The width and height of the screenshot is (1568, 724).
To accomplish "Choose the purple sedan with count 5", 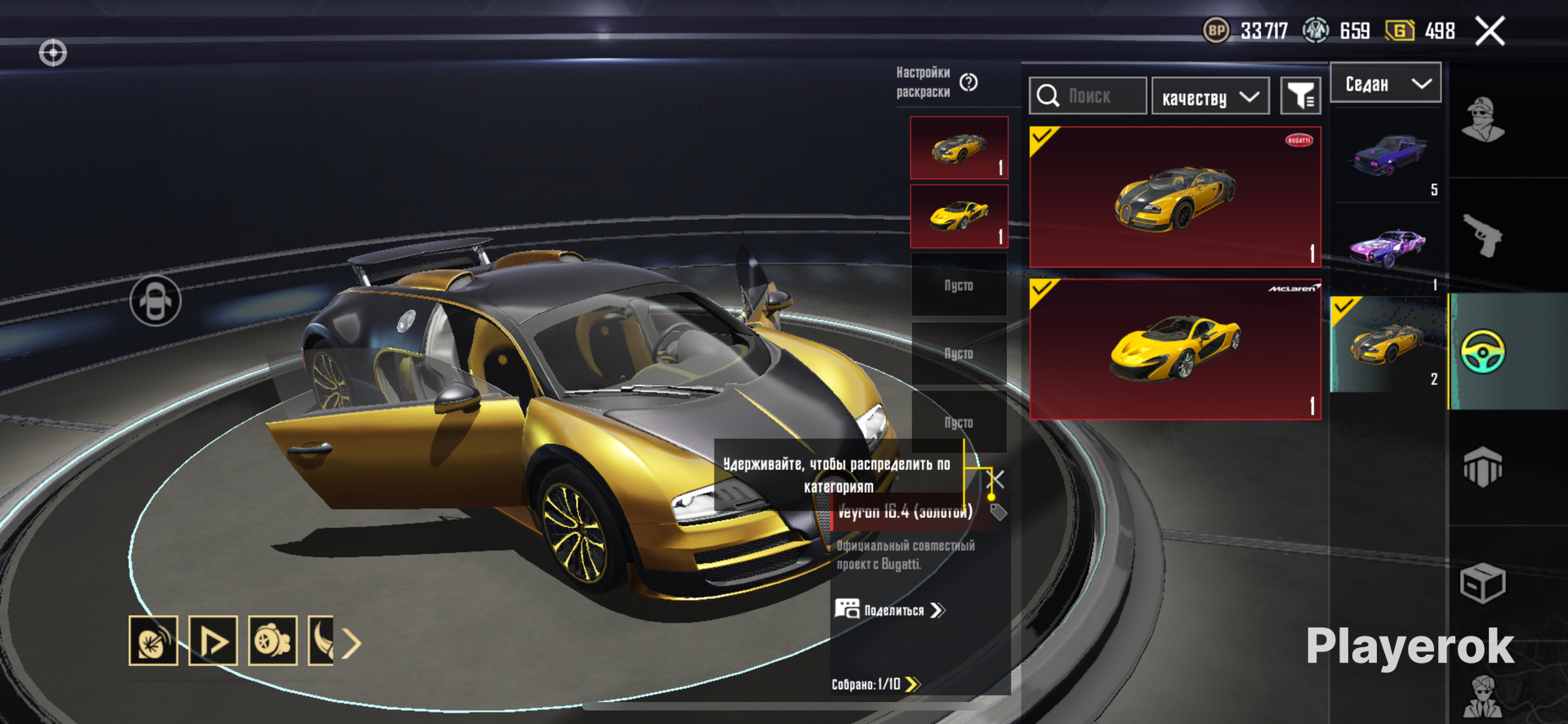I will (1389, 155).
